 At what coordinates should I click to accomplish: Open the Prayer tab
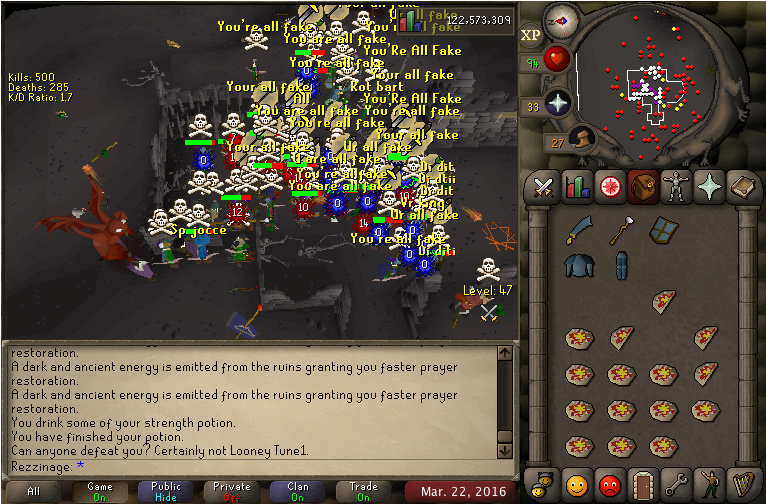click(708, 187)
